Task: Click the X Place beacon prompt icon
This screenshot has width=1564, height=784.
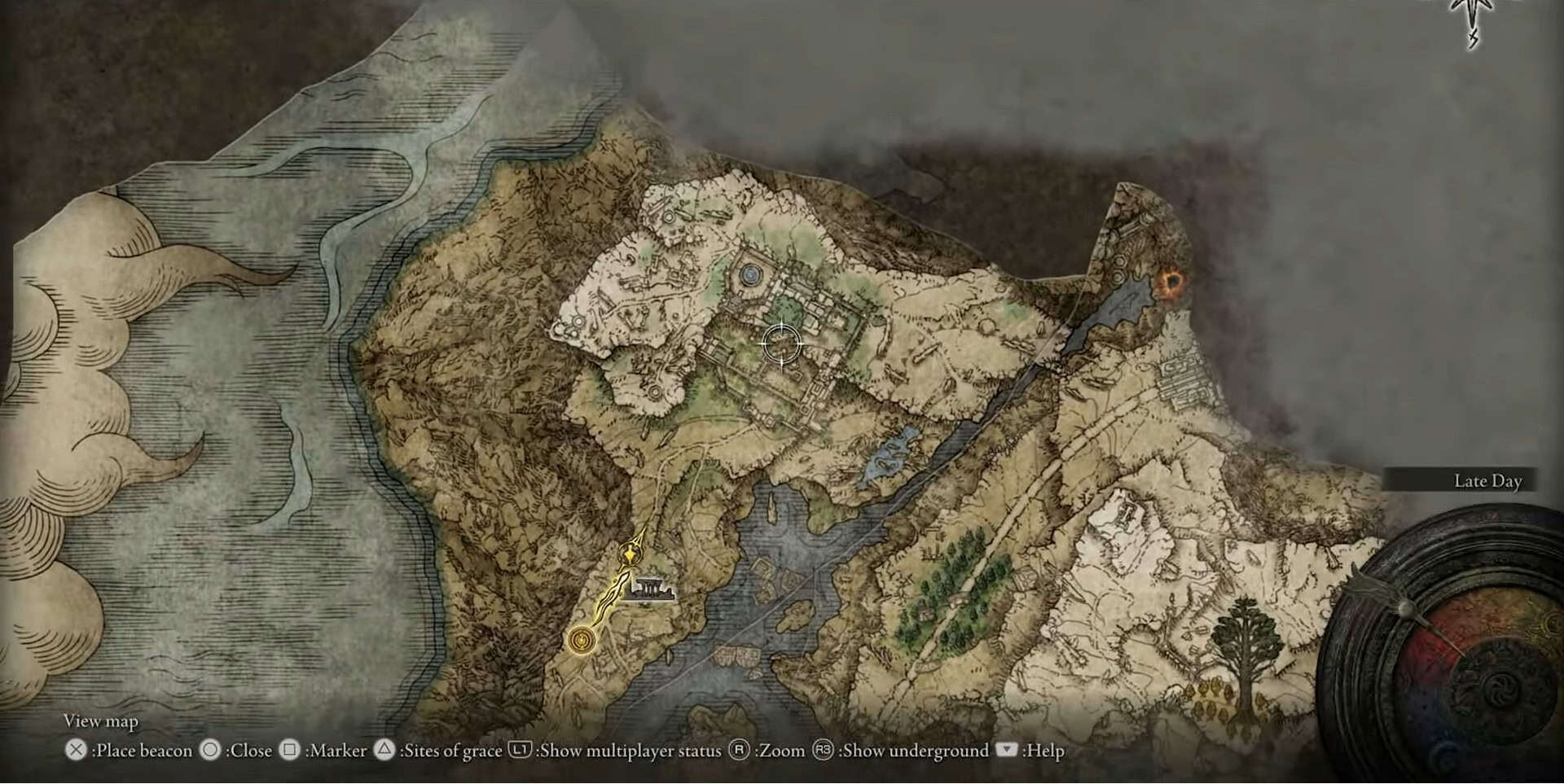Action: pos(76,750)
